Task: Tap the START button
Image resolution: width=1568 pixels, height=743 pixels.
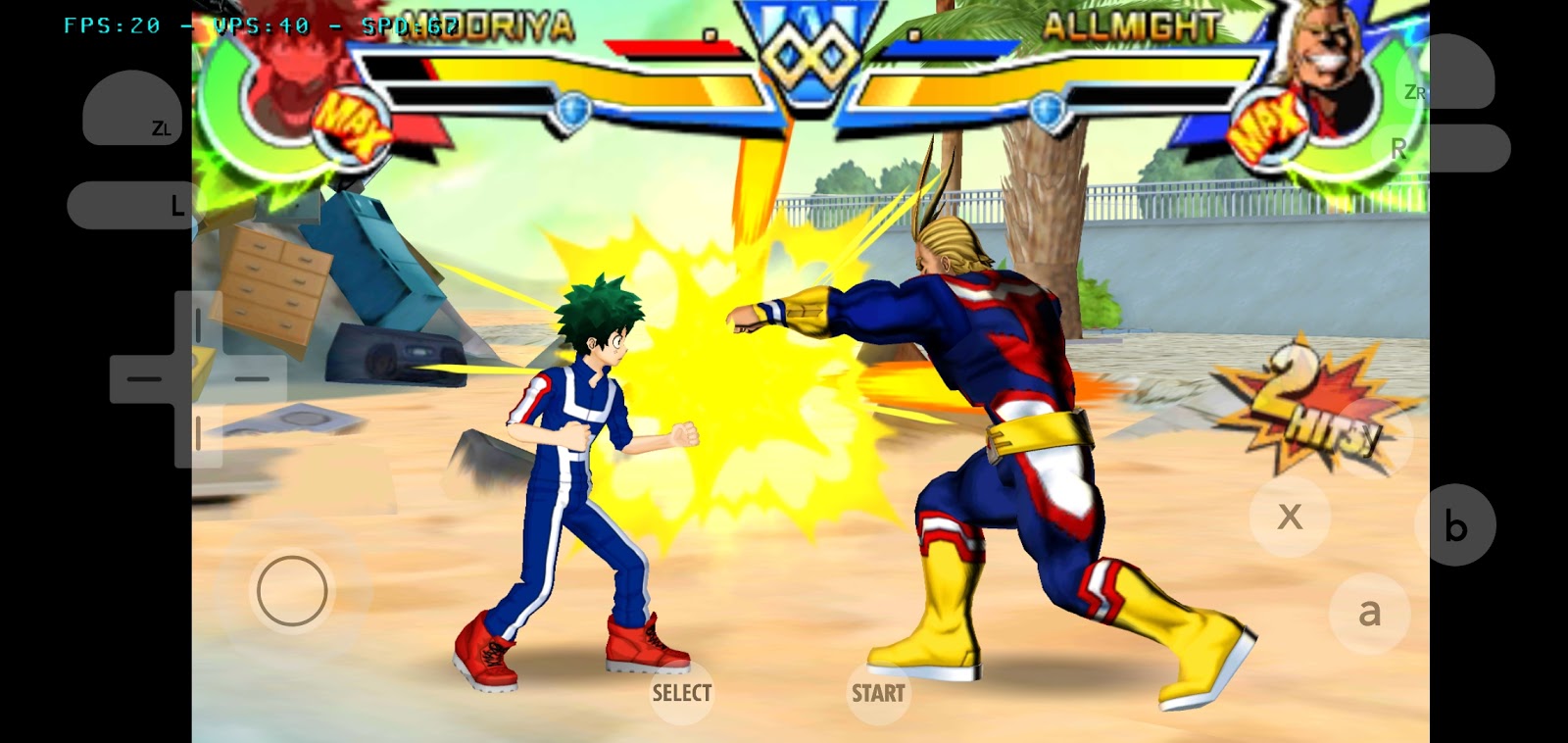Action: [878, 693]
